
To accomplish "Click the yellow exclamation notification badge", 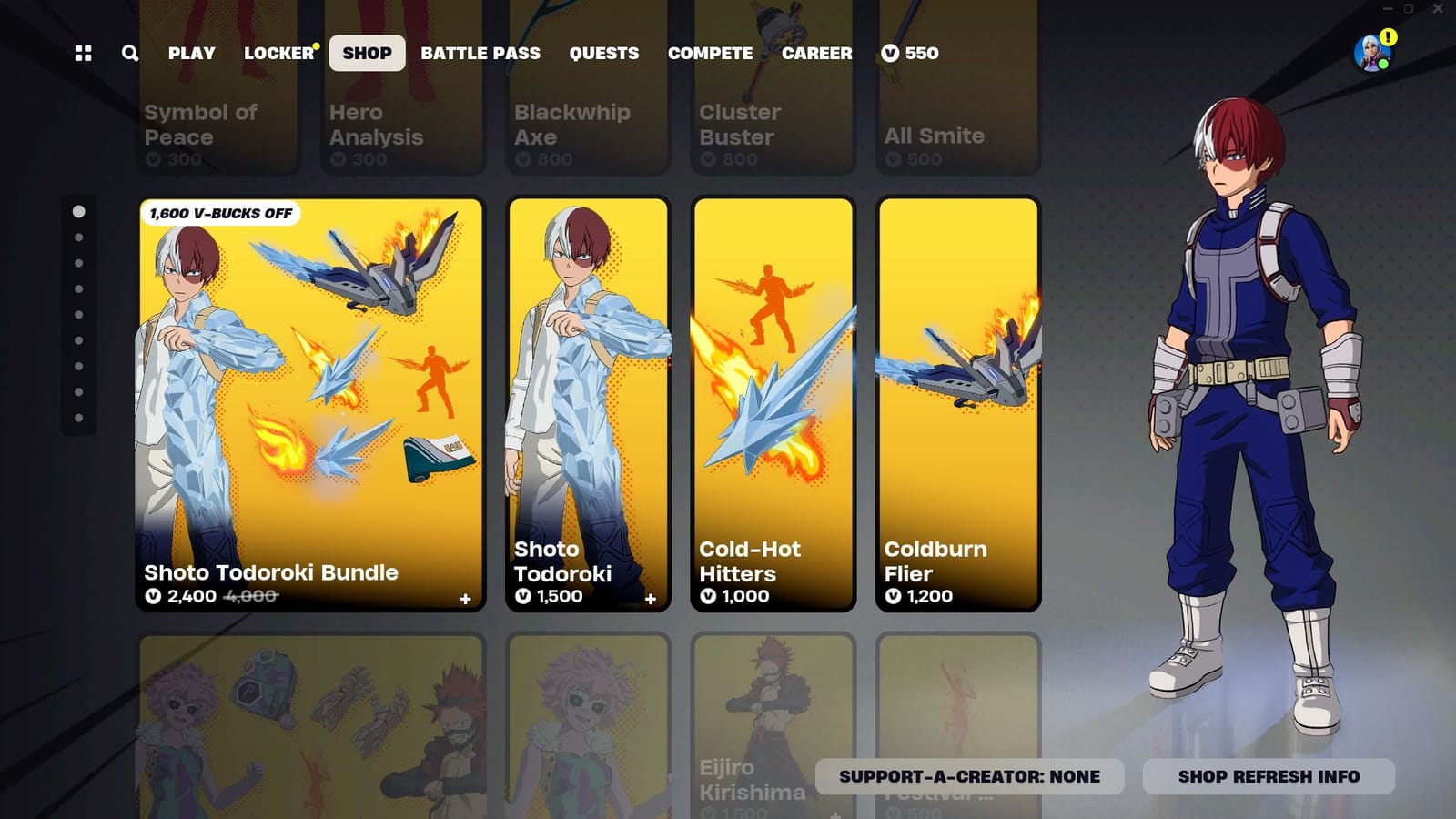I will 1387,37.
